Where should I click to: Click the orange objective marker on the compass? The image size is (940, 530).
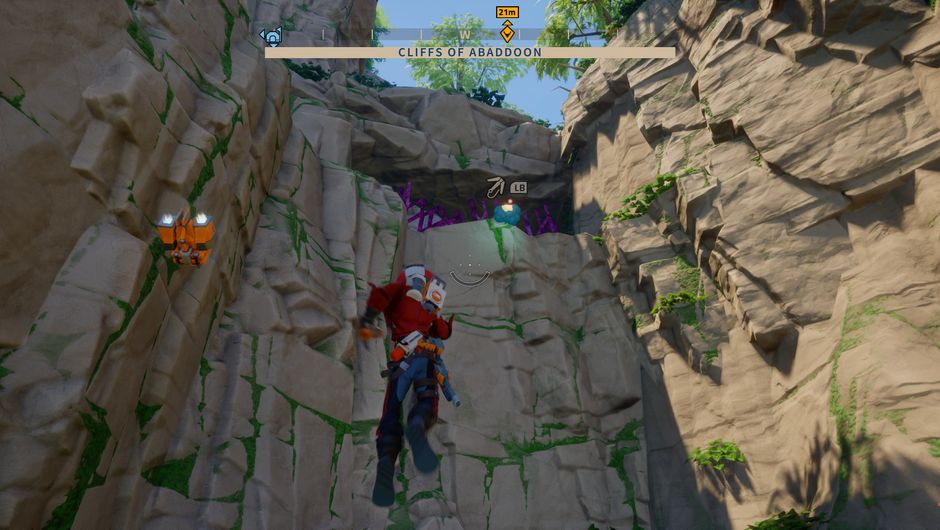pyautogui.click(x=507, y=31)
